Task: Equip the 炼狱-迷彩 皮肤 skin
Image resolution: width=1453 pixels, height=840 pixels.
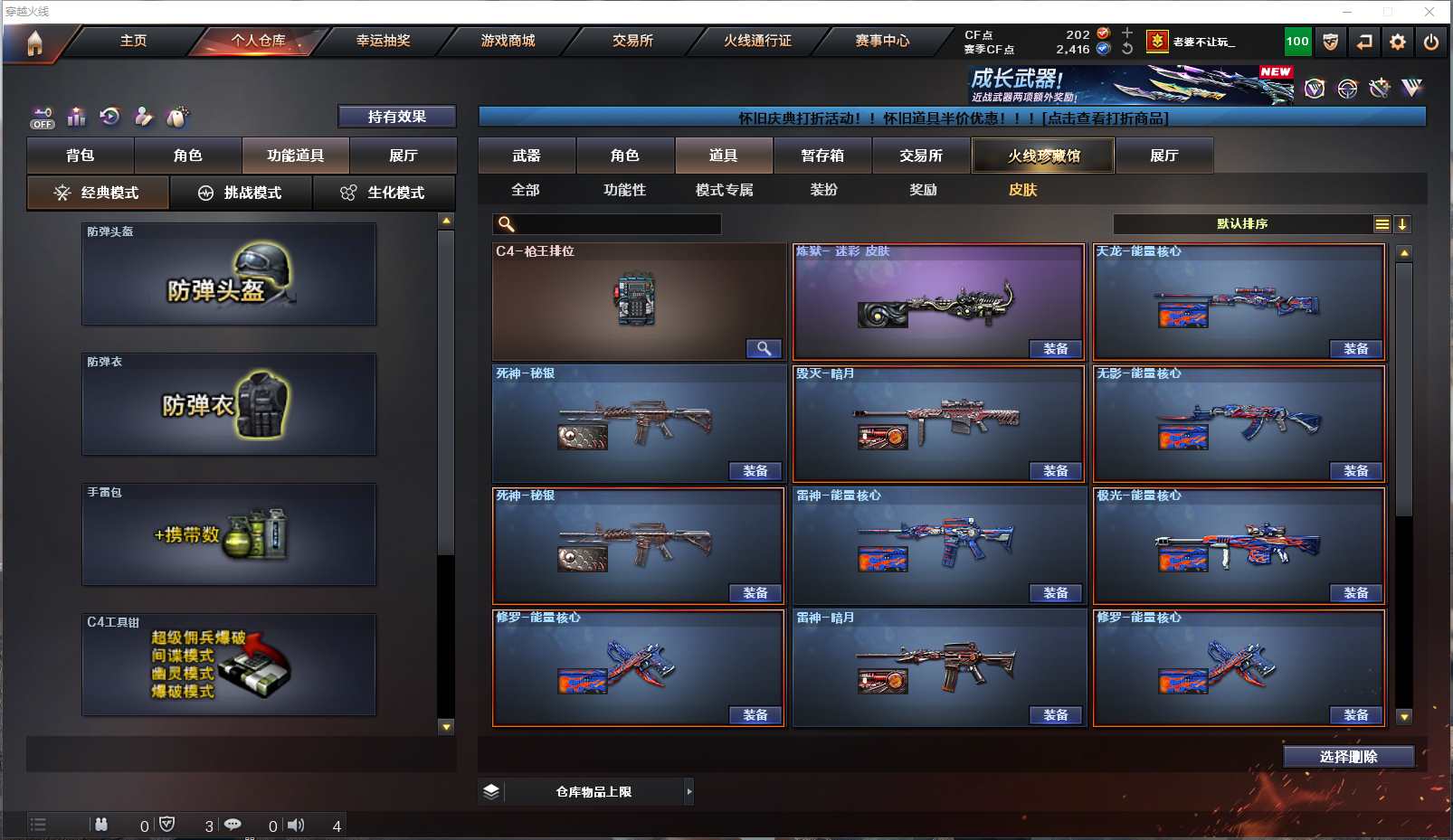Action: pos(1055,349)
